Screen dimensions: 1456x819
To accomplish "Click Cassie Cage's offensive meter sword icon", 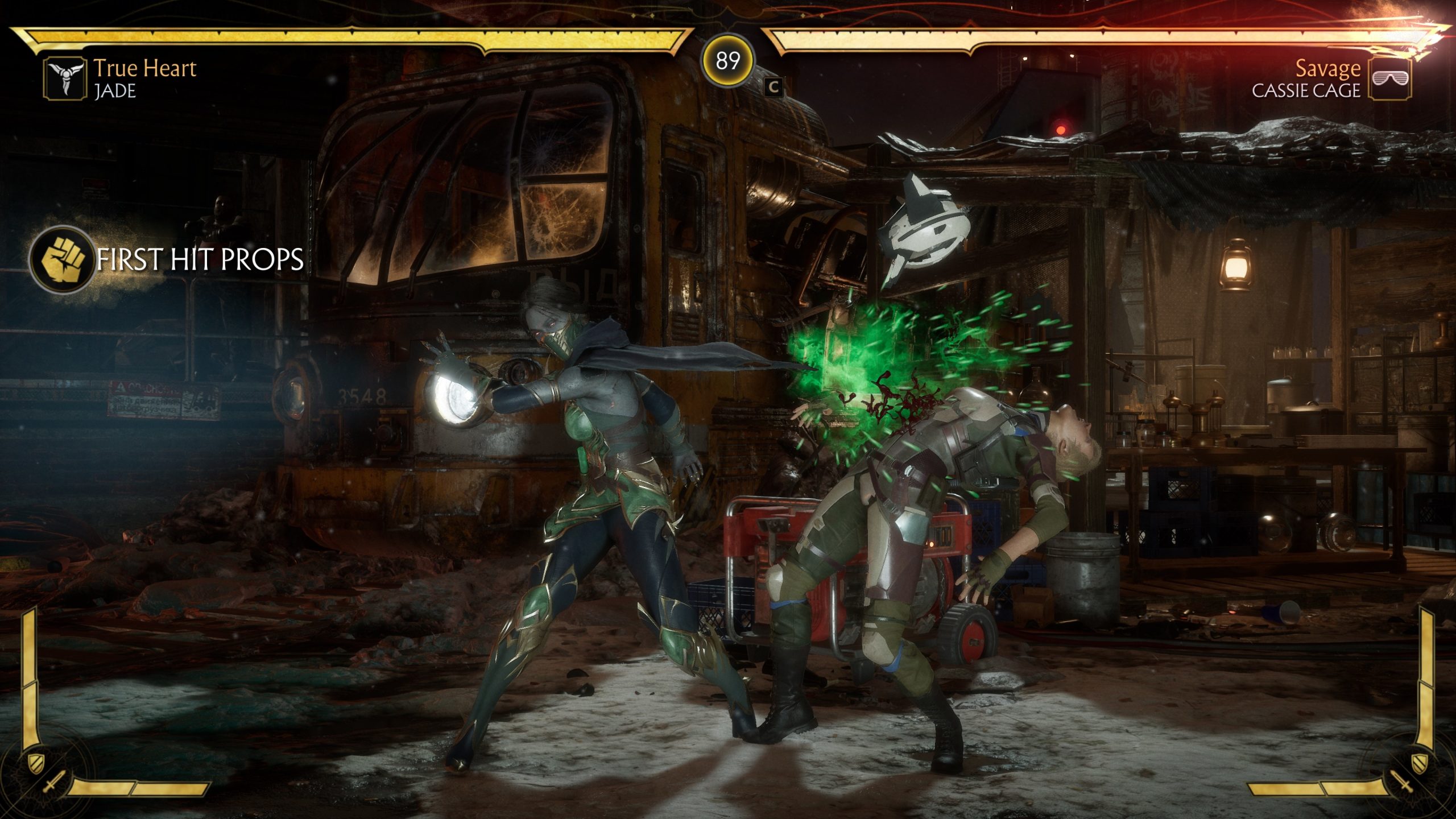I will (x=1403, y=784).
